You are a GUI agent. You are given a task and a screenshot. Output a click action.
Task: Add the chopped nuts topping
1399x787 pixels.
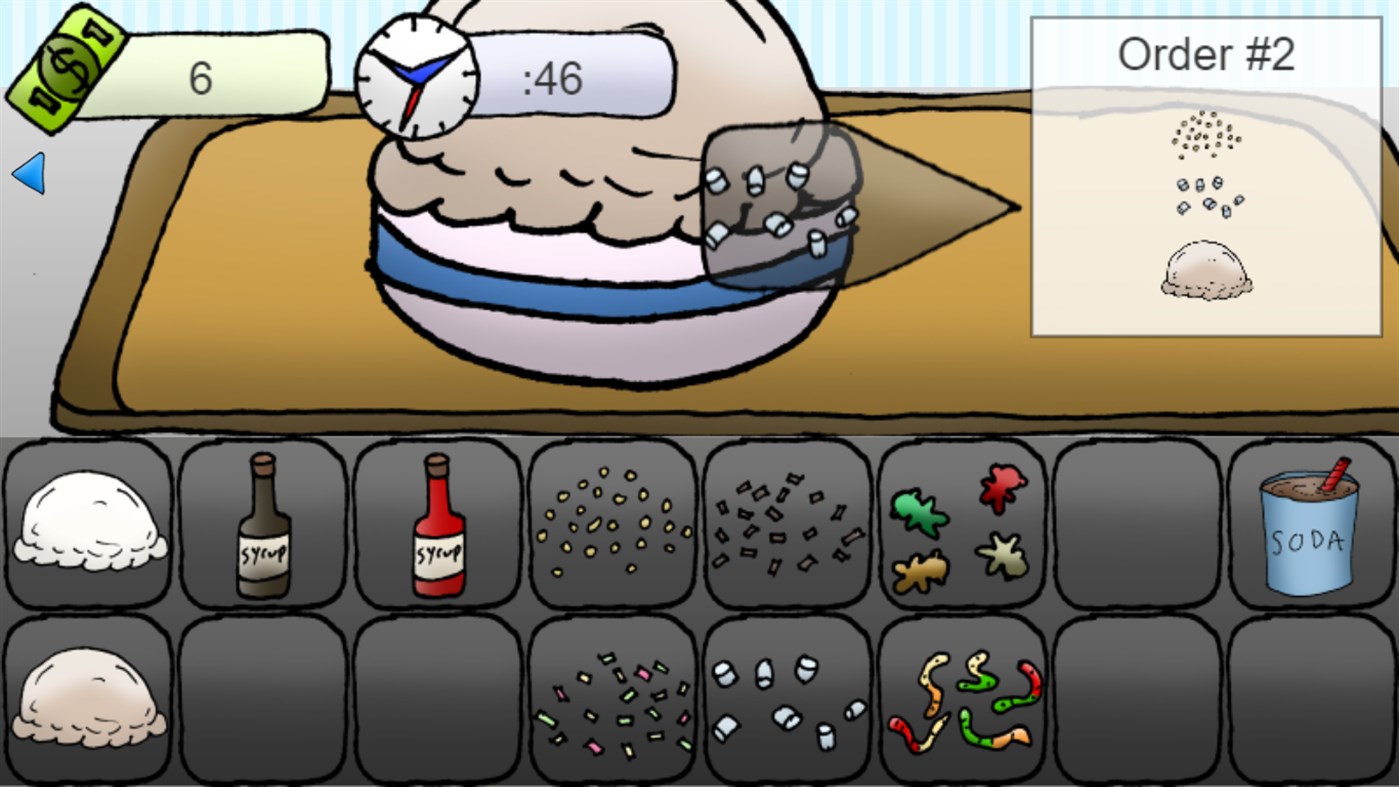coord(612,525)
